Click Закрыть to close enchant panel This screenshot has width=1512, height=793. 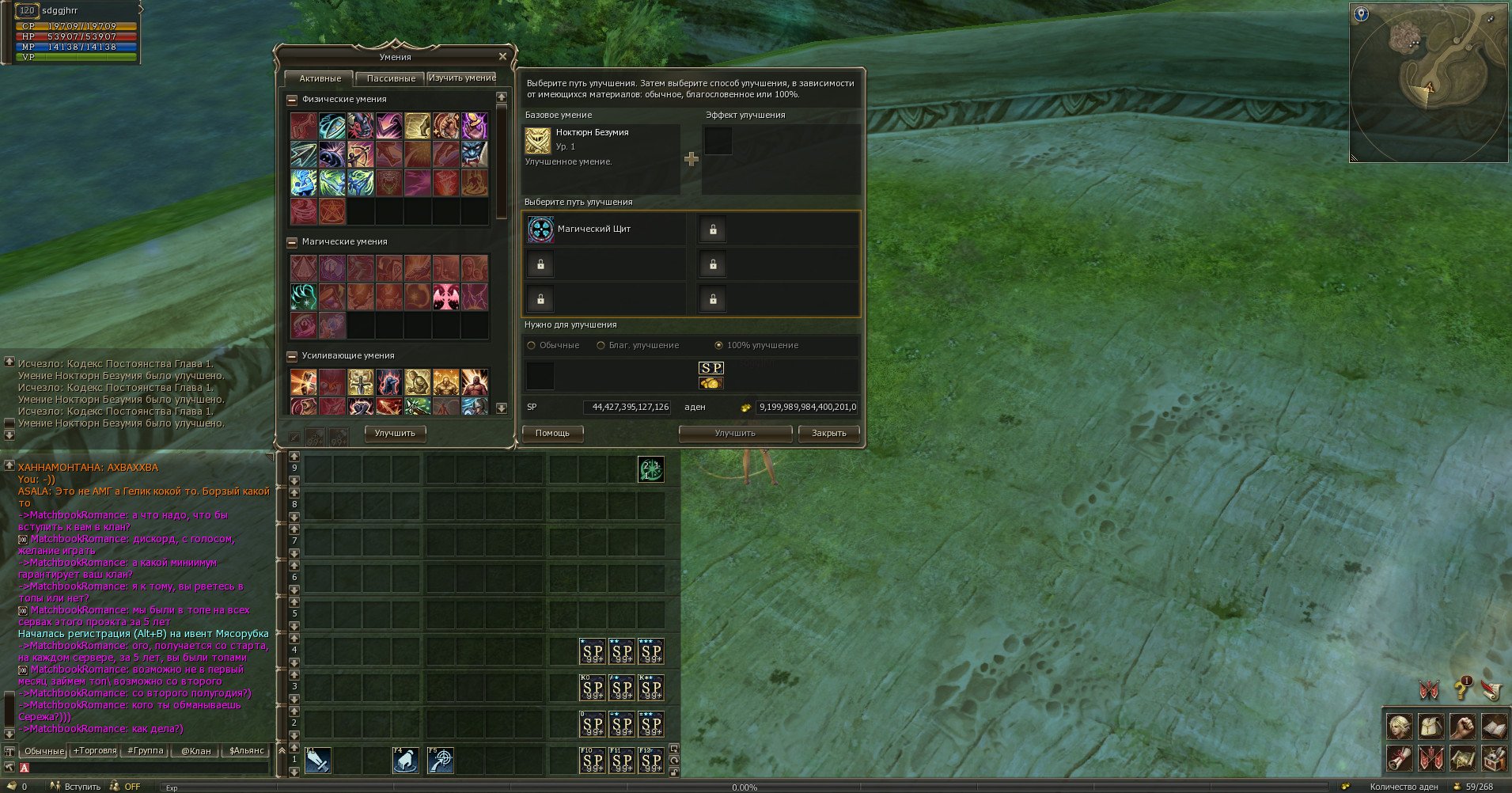coord(828,434)
